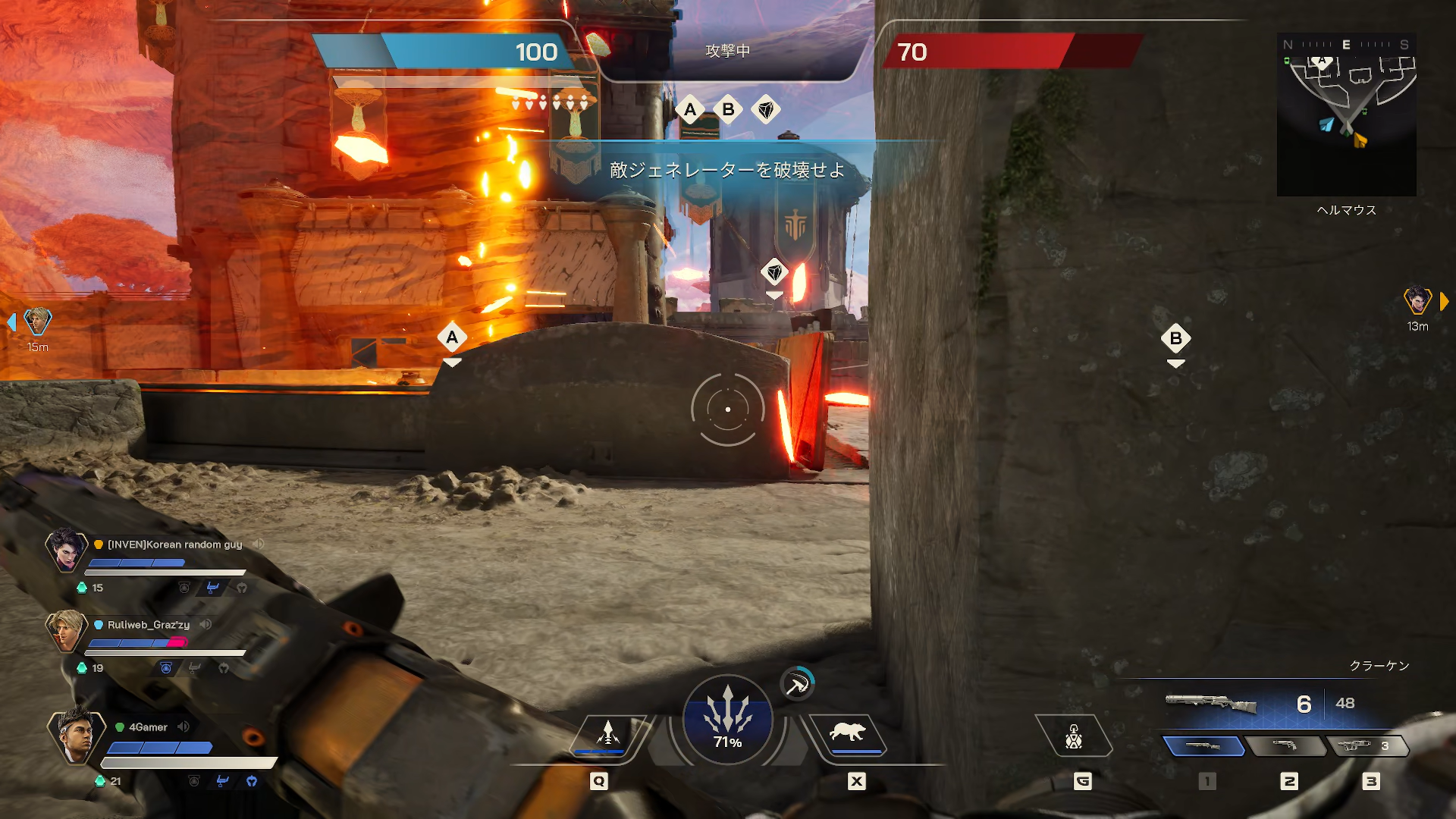Trigger the beast summon ability icon
This screenshot has height=819, width=1456.
848,734
